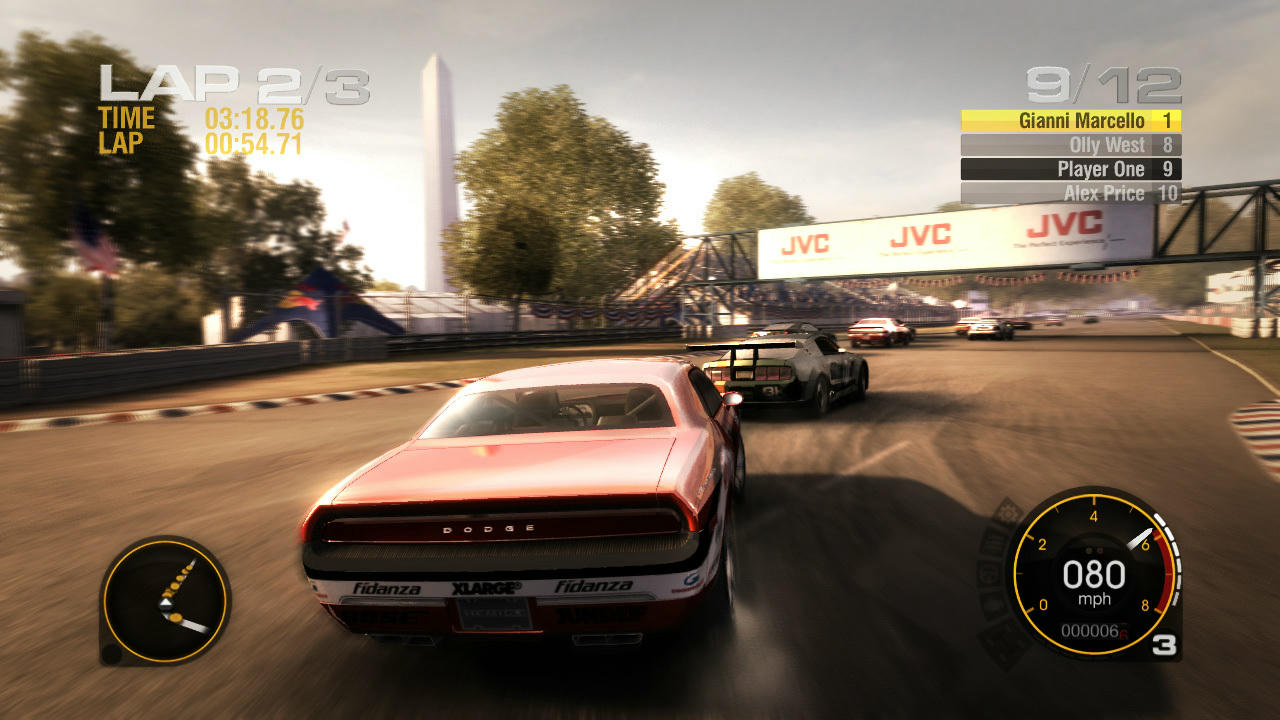The height and width of the screenshot is (720, 1280).
Task: Choose the Olly West leaderboard row
Action: point(1070,145)
